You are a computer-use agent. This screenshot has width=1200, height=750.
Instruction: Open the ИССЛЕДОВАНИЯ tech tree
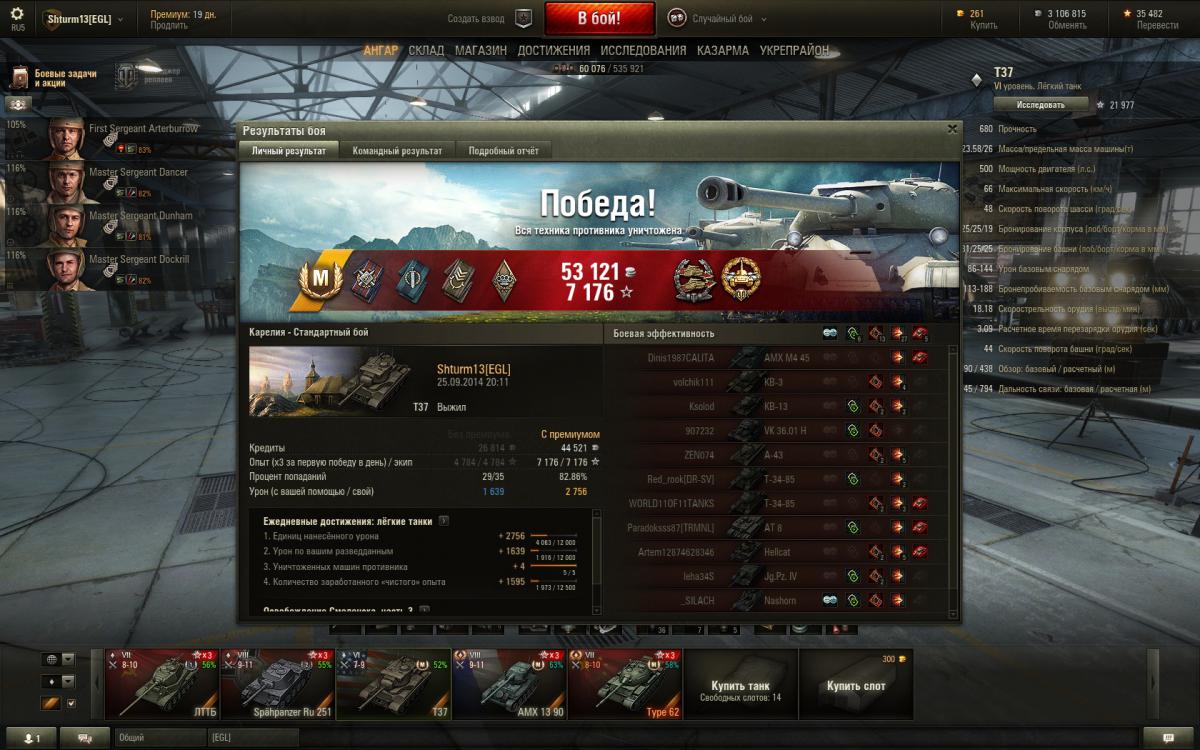point(642,50)
